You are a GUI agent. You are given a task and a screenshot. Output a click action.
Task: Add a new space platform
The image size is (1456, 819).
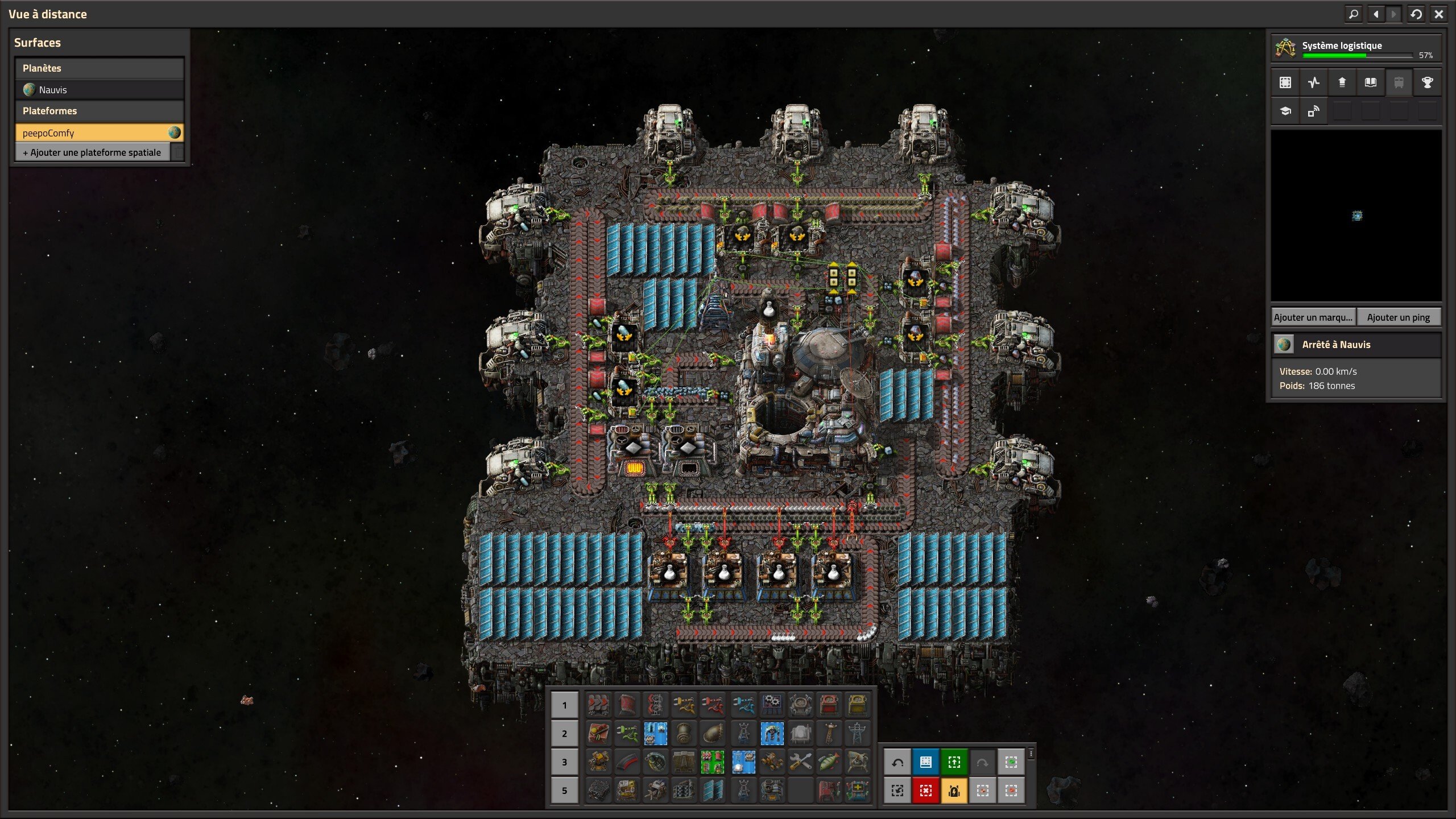tap(92, 152)
